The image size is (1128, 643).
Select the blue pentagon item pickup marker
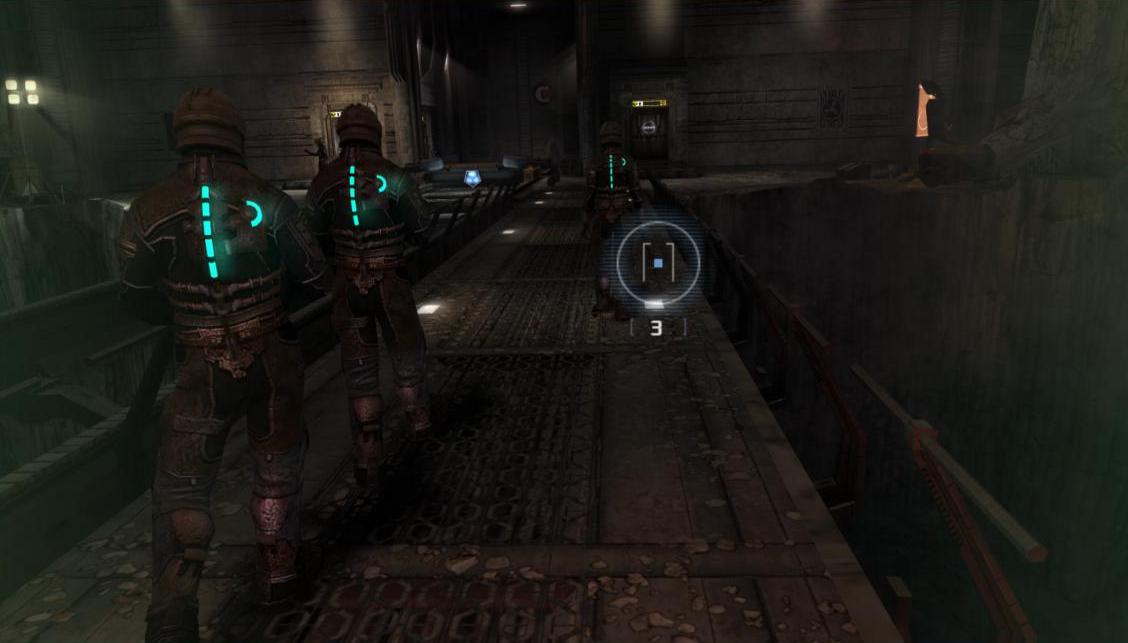click(471, 178)
